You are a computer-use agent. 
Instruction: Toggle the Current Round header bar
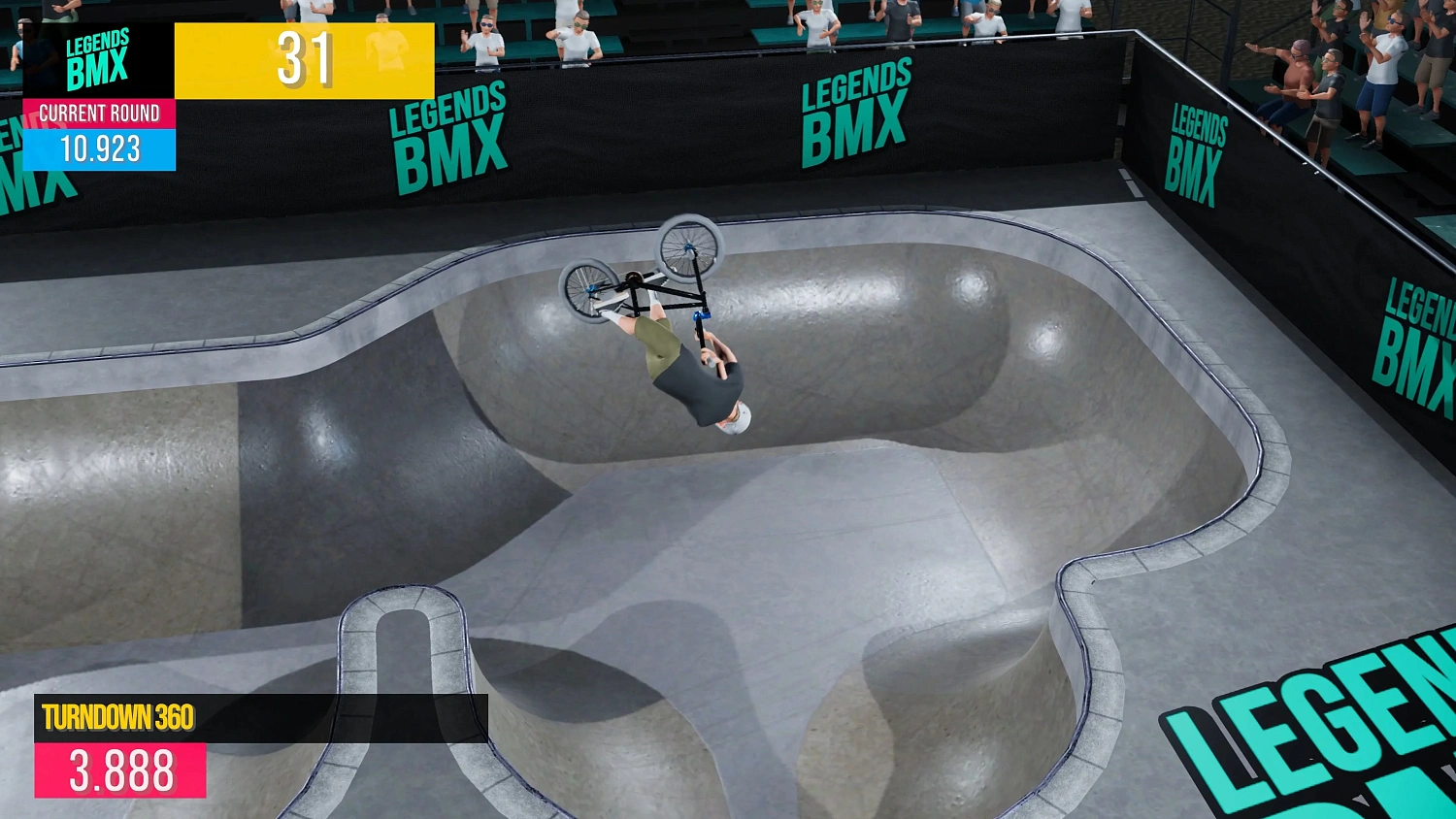99,114
